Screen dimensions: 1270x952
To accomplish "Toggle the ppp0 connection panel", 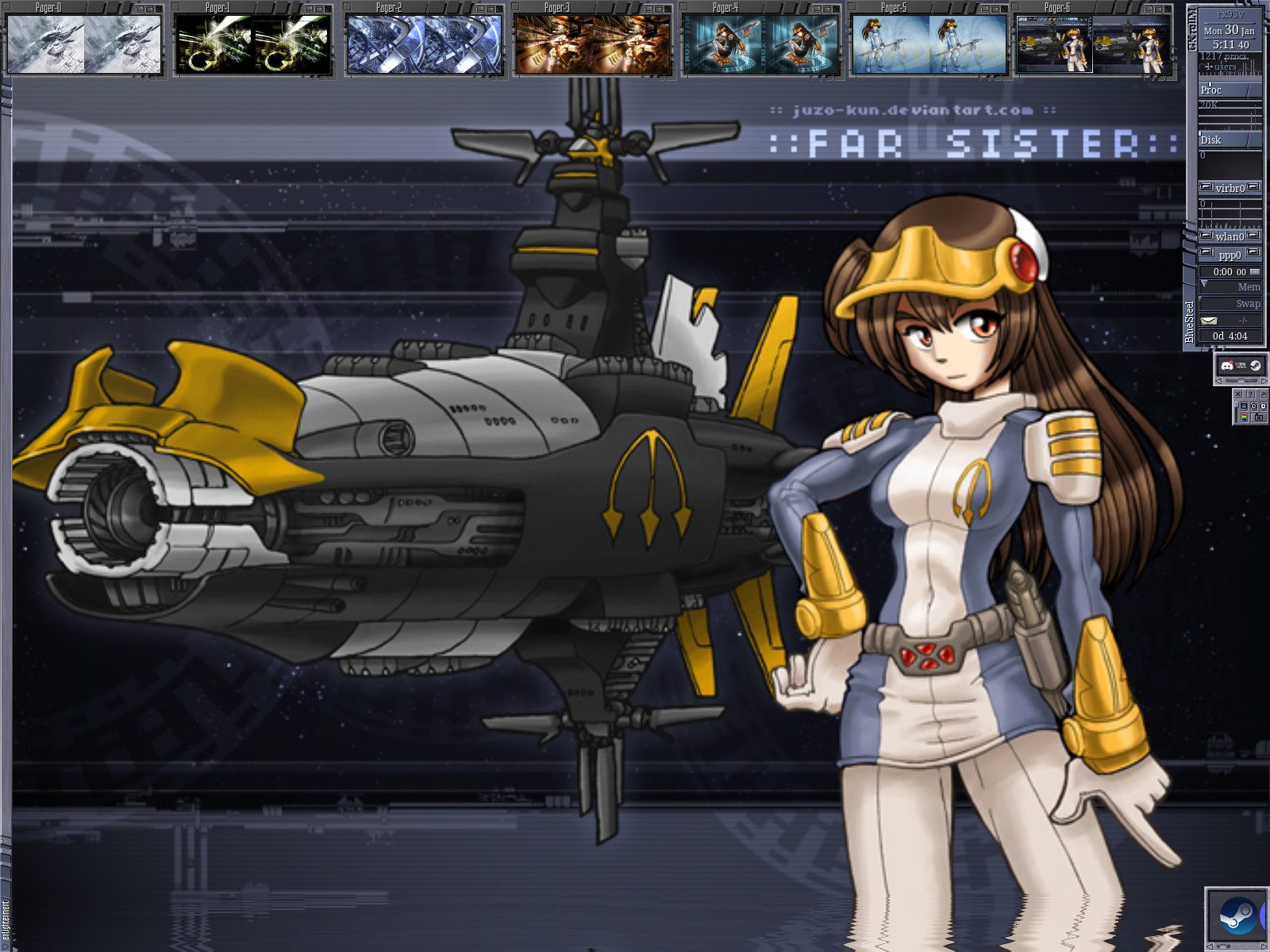I will click(1230, 255).
